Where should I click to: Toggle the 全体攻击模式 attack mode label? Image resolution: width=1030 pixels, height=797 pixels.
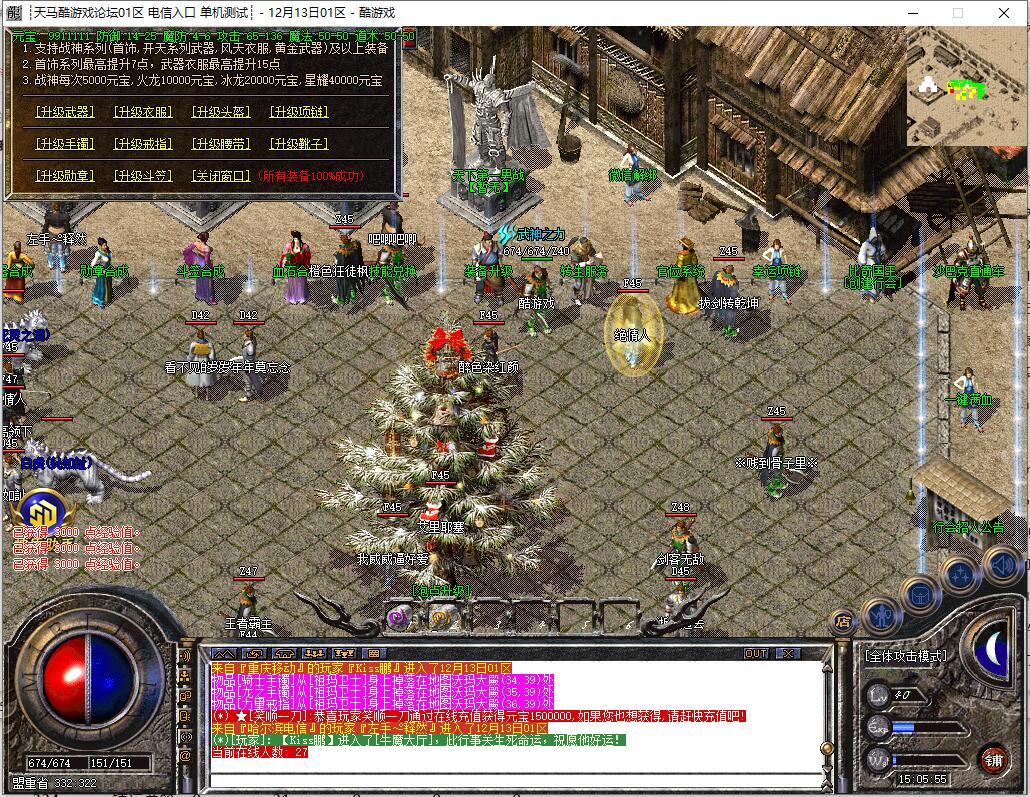(905, 656)
